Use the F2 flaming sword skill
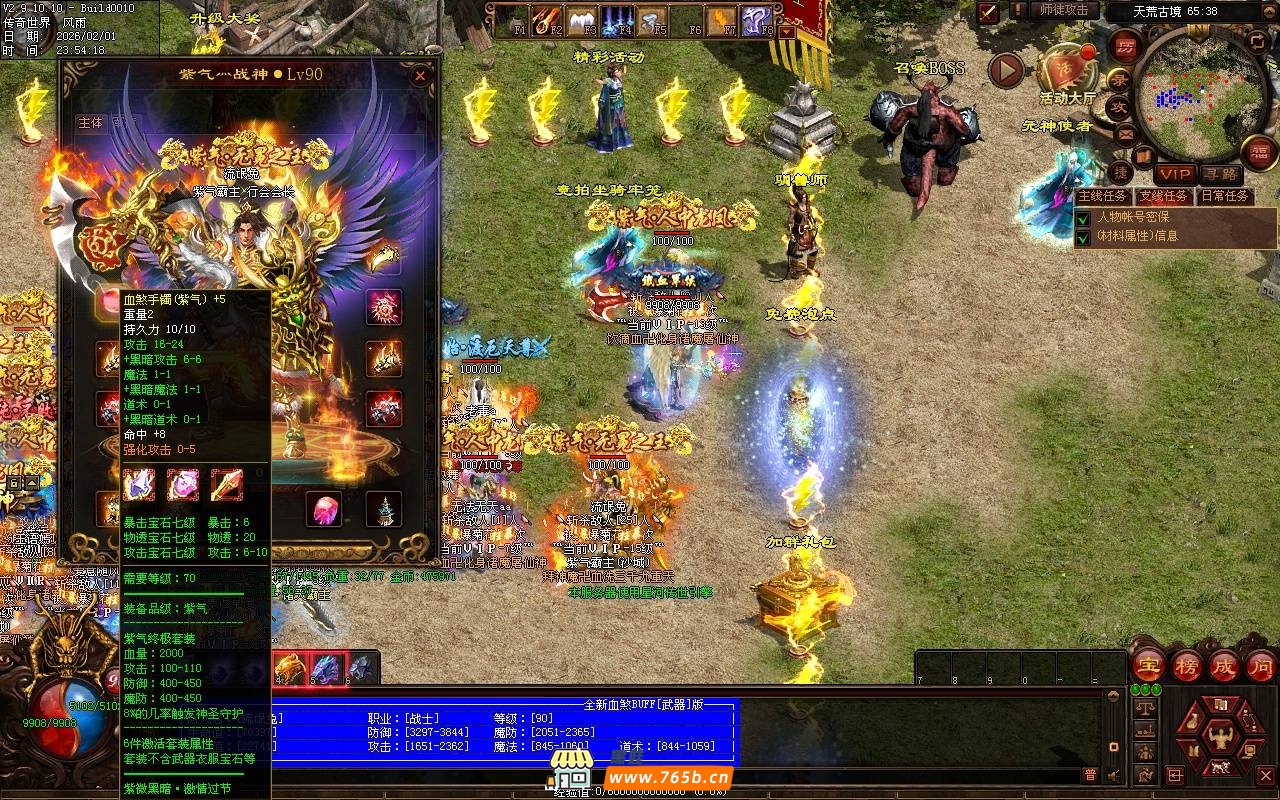1280x800 pixels. [x=547, y=20]
